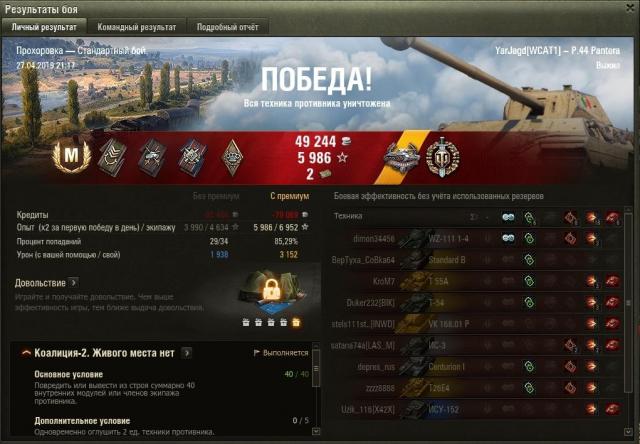Click Duker232[BIIK] T-54 row
The width and height of the screenshot is (640, 444).
tap(480, 304)
